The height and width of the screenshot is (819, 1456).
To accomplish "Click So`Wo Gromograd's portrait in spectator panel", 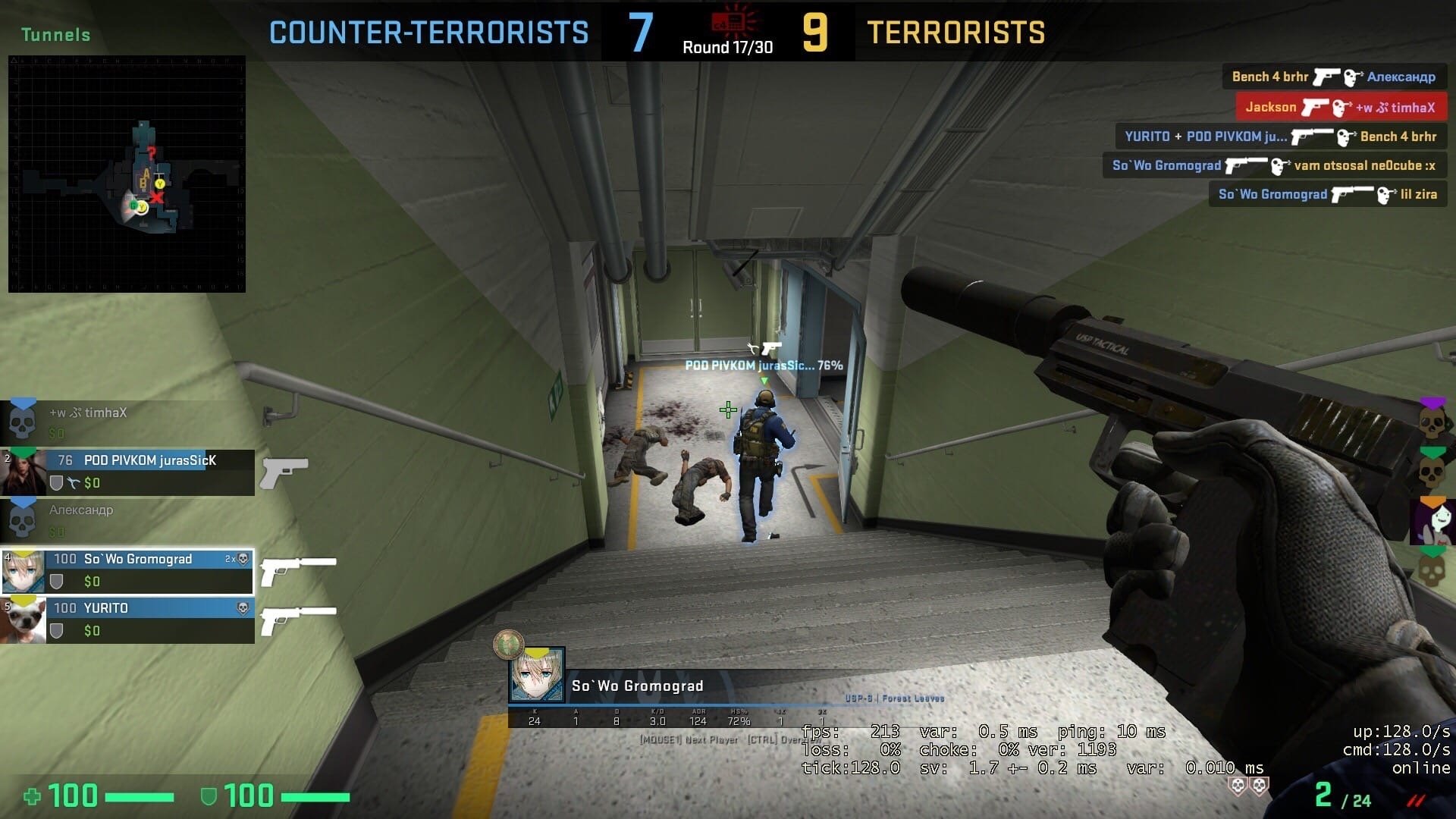I will click(537, 675).
